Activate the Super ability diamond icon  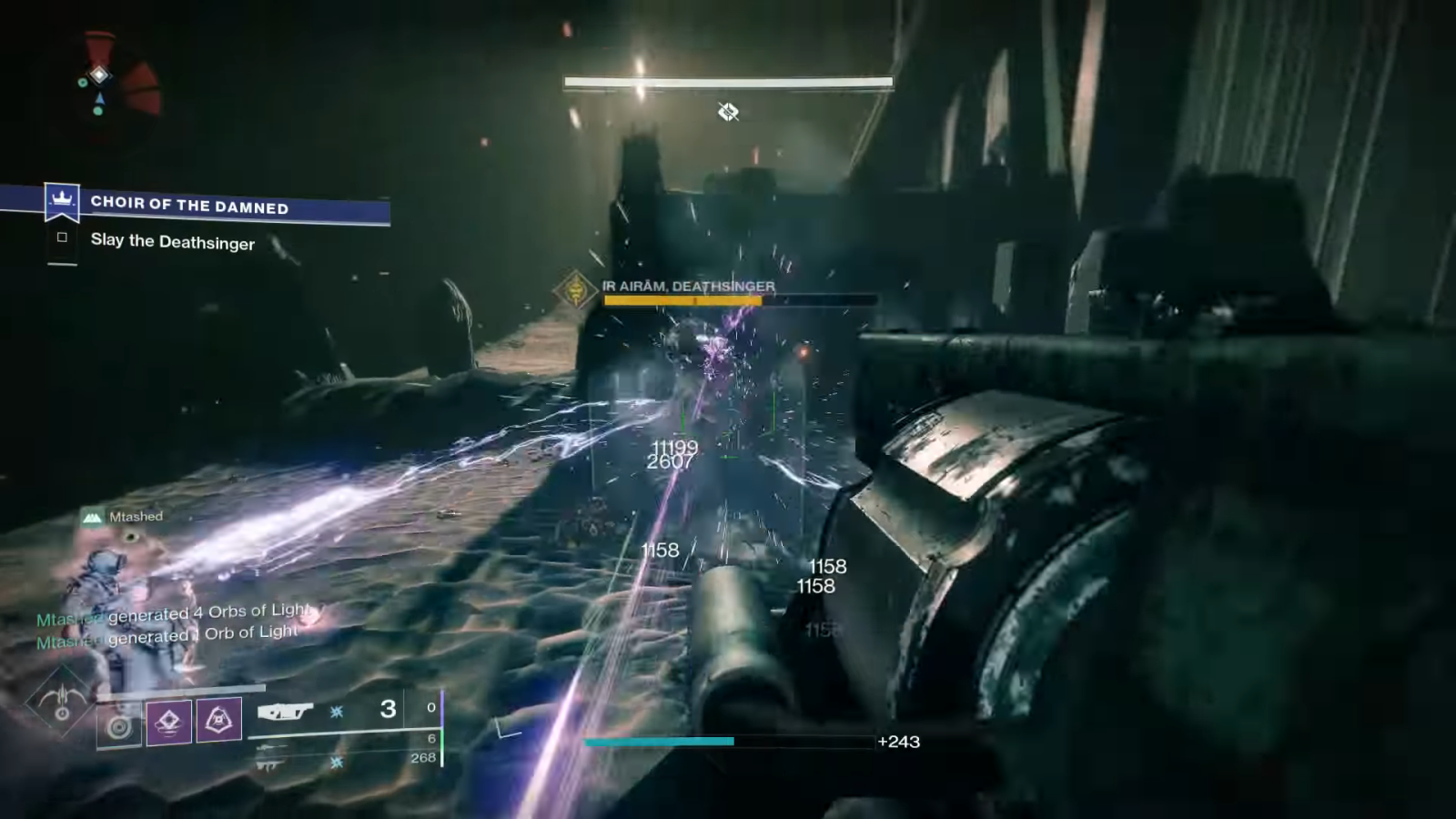click(x=61, y=703)
